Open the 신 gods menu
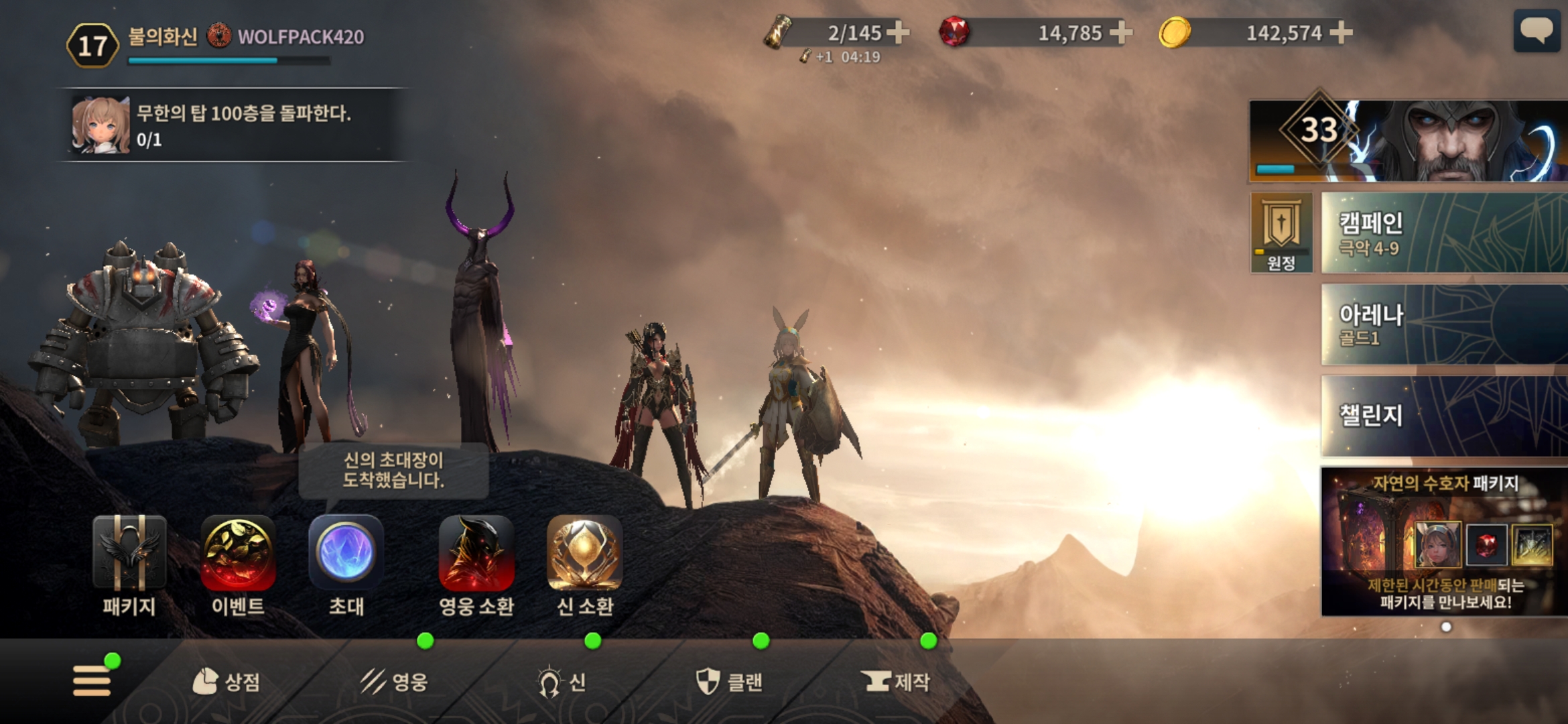The width and height of the screenshot is (1568, 724). 562,682
